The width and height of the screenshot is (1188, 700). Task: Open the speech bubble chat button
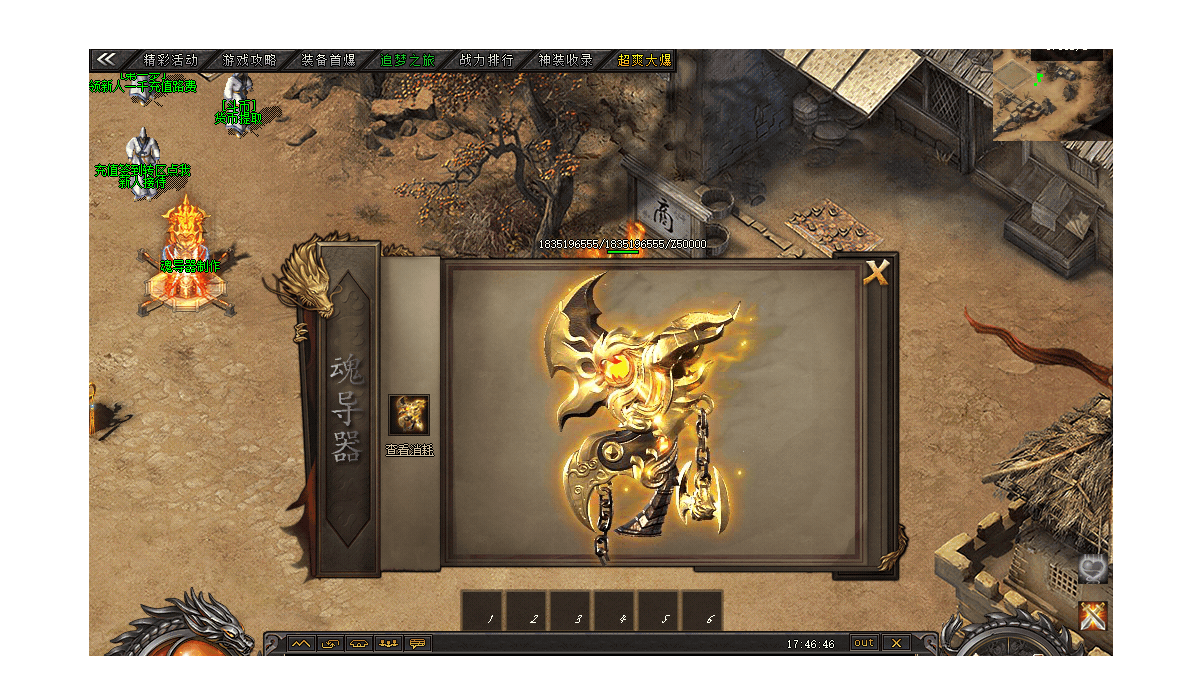pos(418,643)
